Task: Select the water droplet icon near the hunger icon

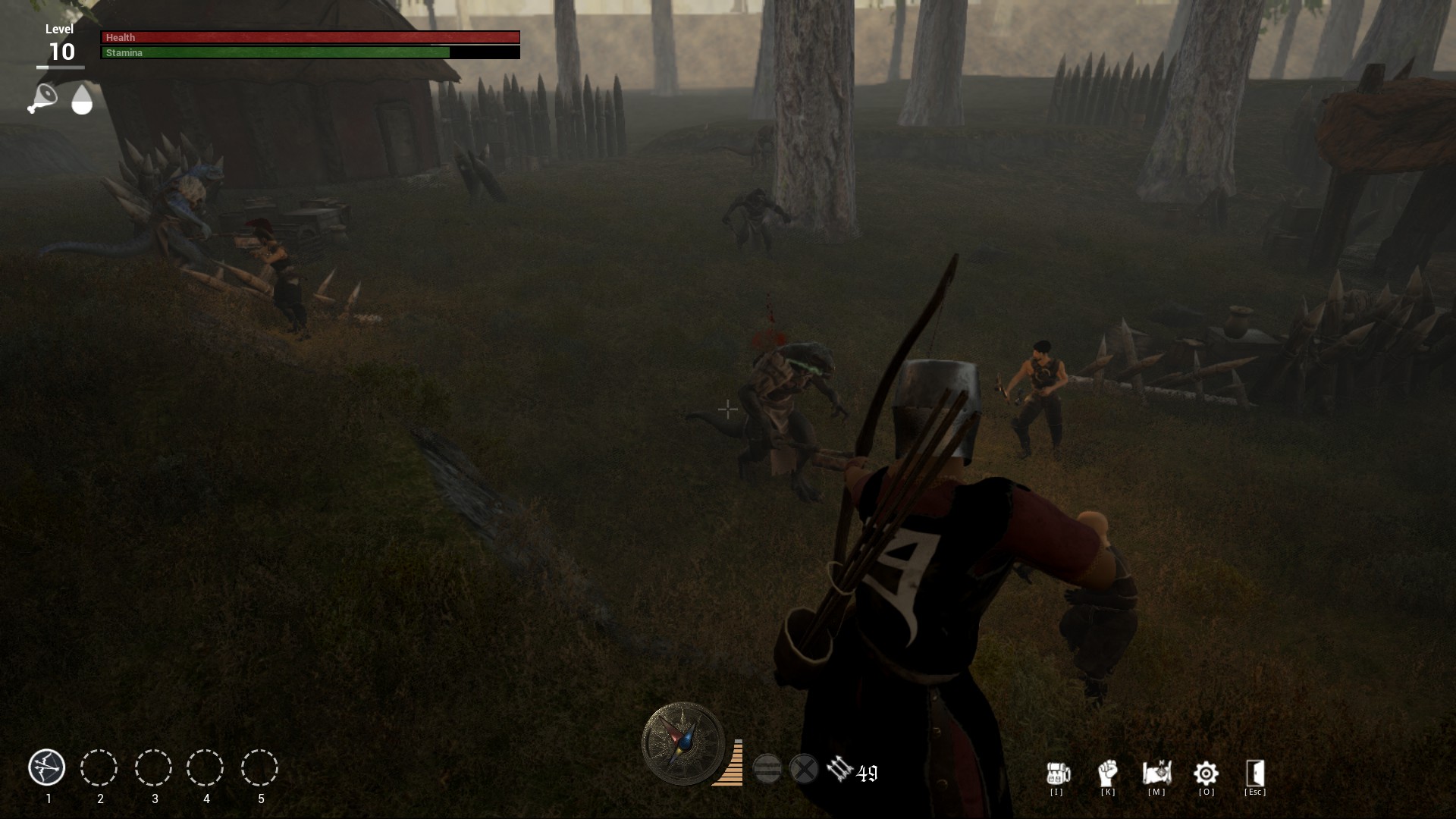Action: [81, 99]
